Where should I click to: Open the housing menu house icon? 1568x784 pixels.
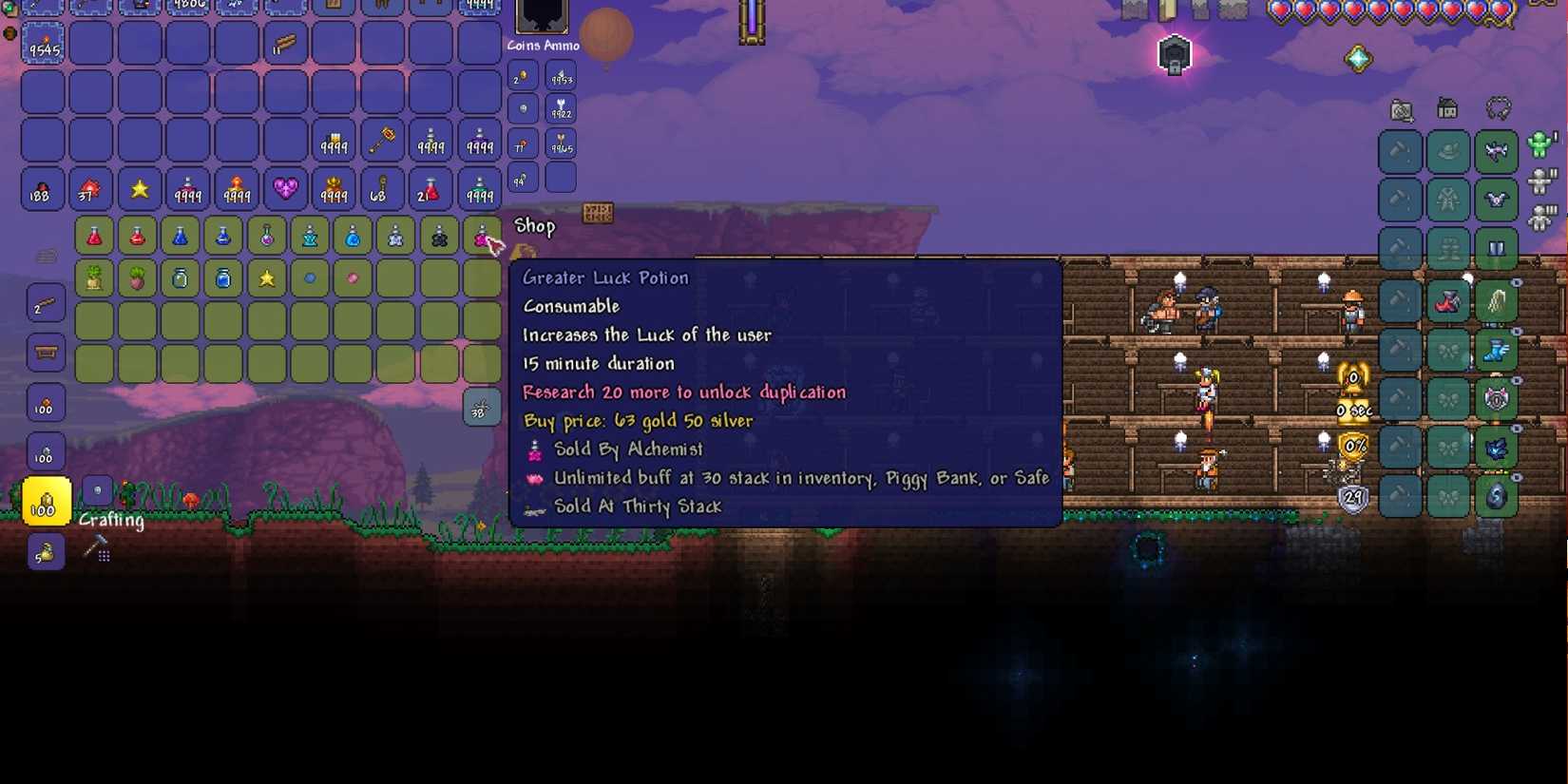click(1446, 108)
